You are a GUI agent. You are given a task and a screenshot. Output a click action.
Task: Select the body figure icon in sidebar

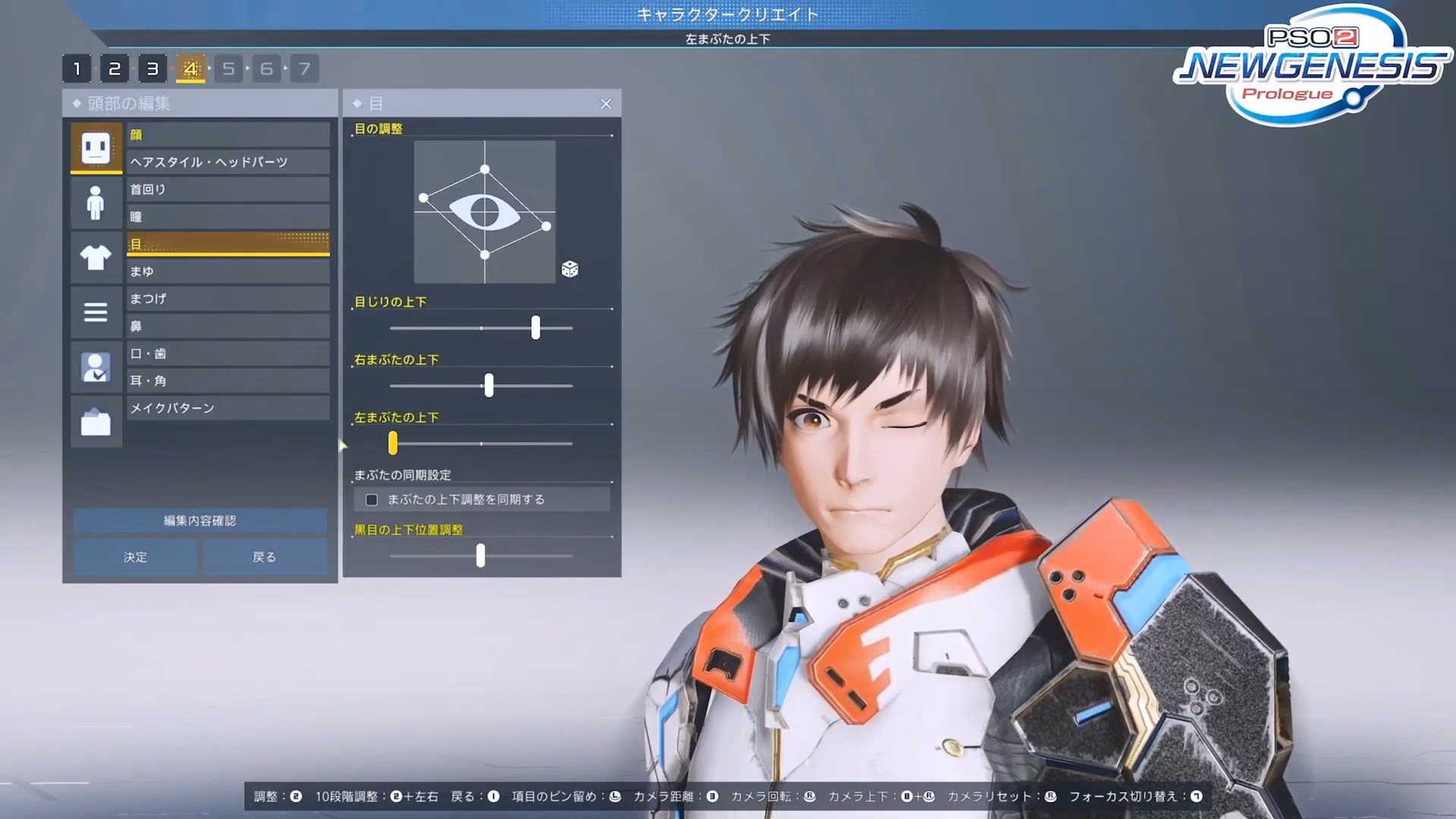click(96, 202)
